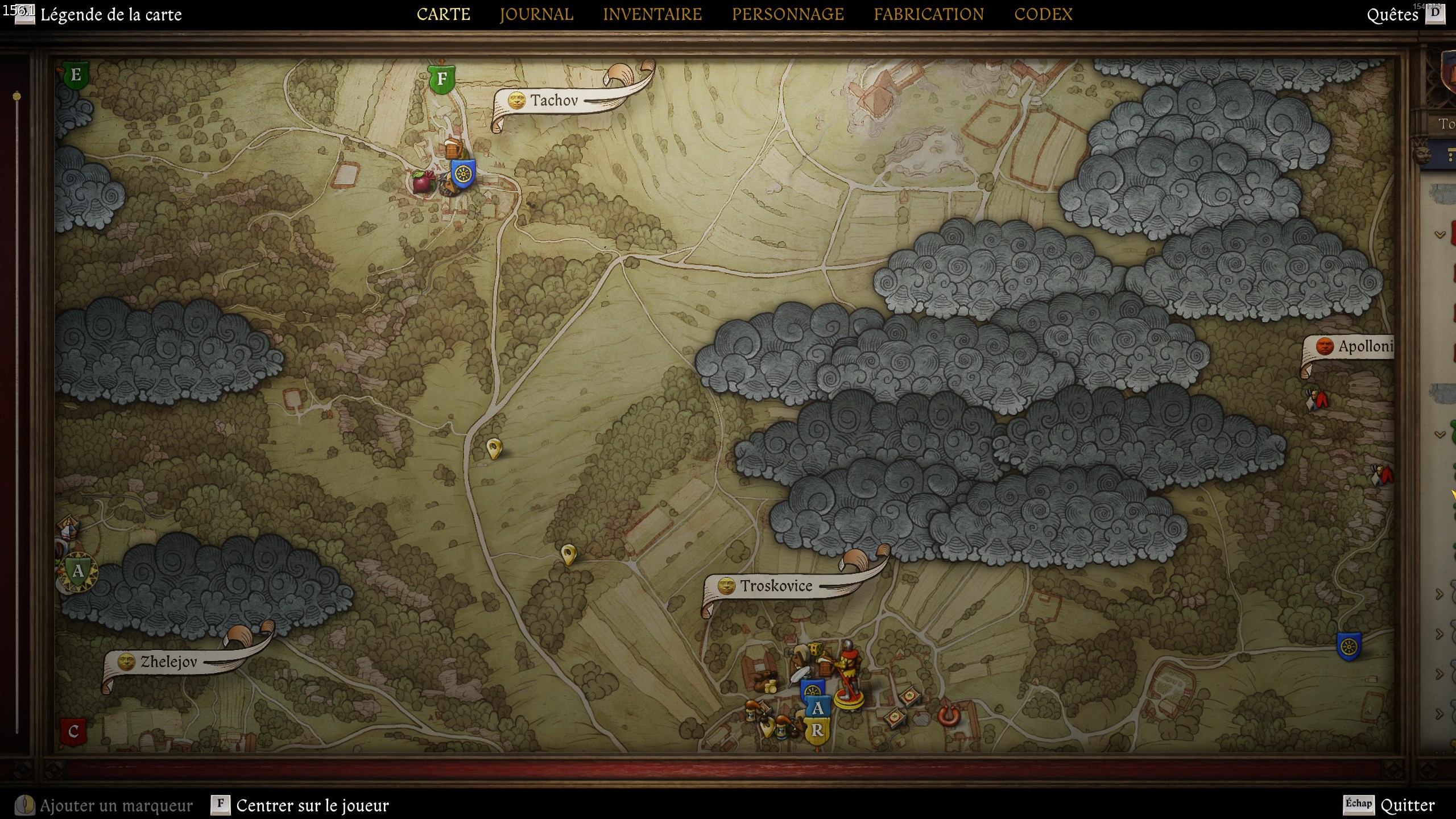Select the green E quest marker
This screenshot has height=819, width=1456.
pos(75,76)
